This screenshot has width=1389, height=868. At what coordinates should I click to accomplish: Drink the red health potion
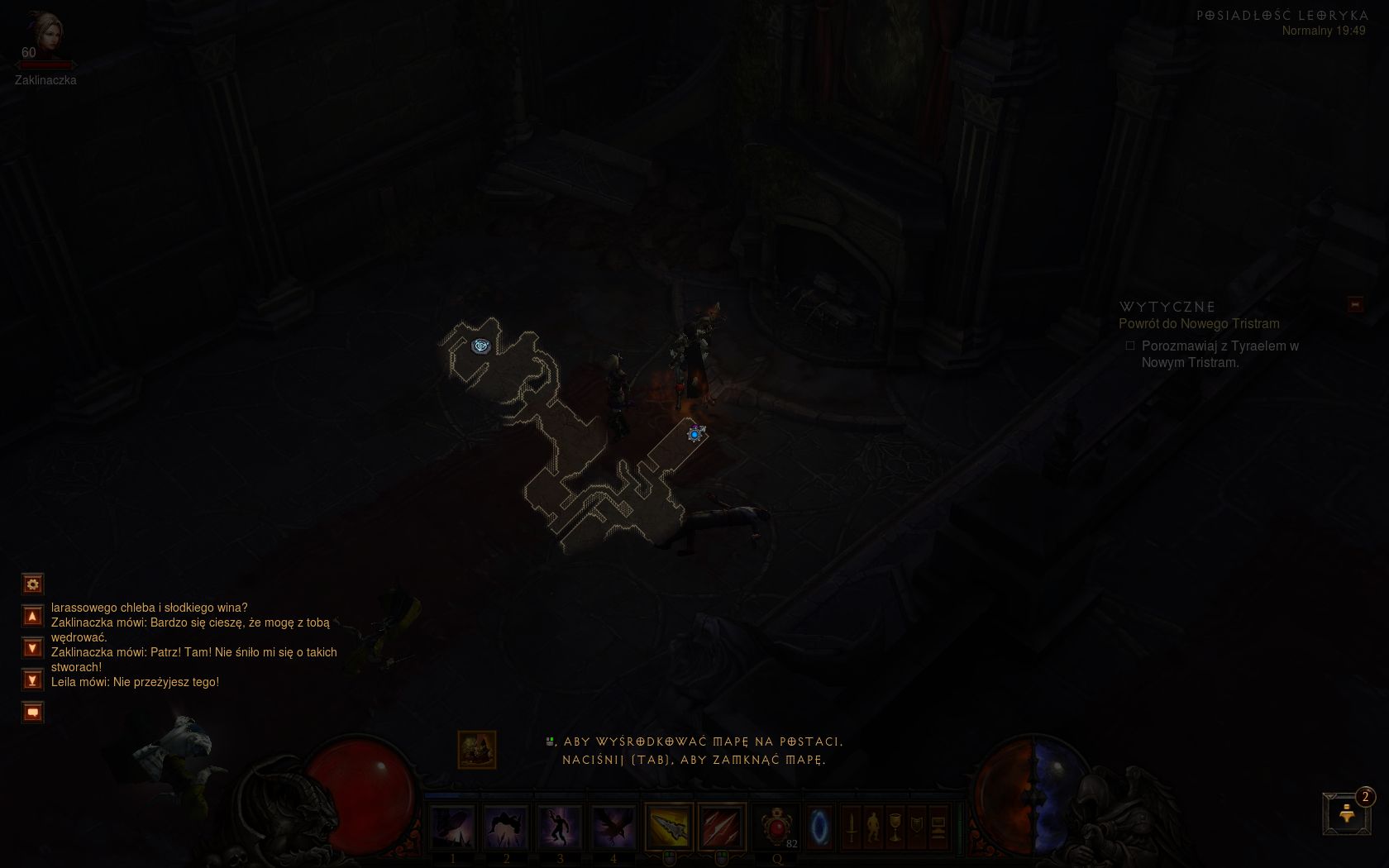776,827
